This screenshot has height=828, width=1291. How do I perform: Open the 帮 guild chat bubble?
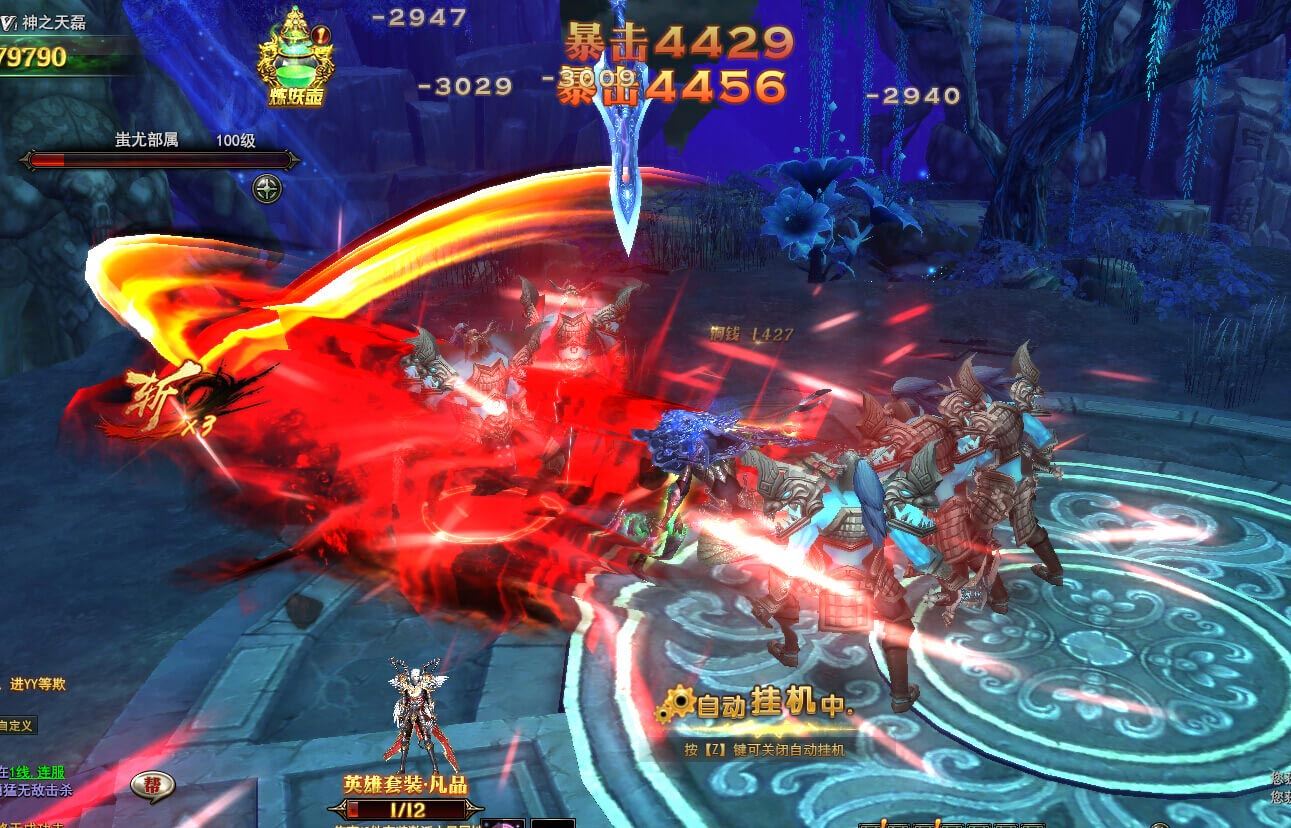point(153,786)
